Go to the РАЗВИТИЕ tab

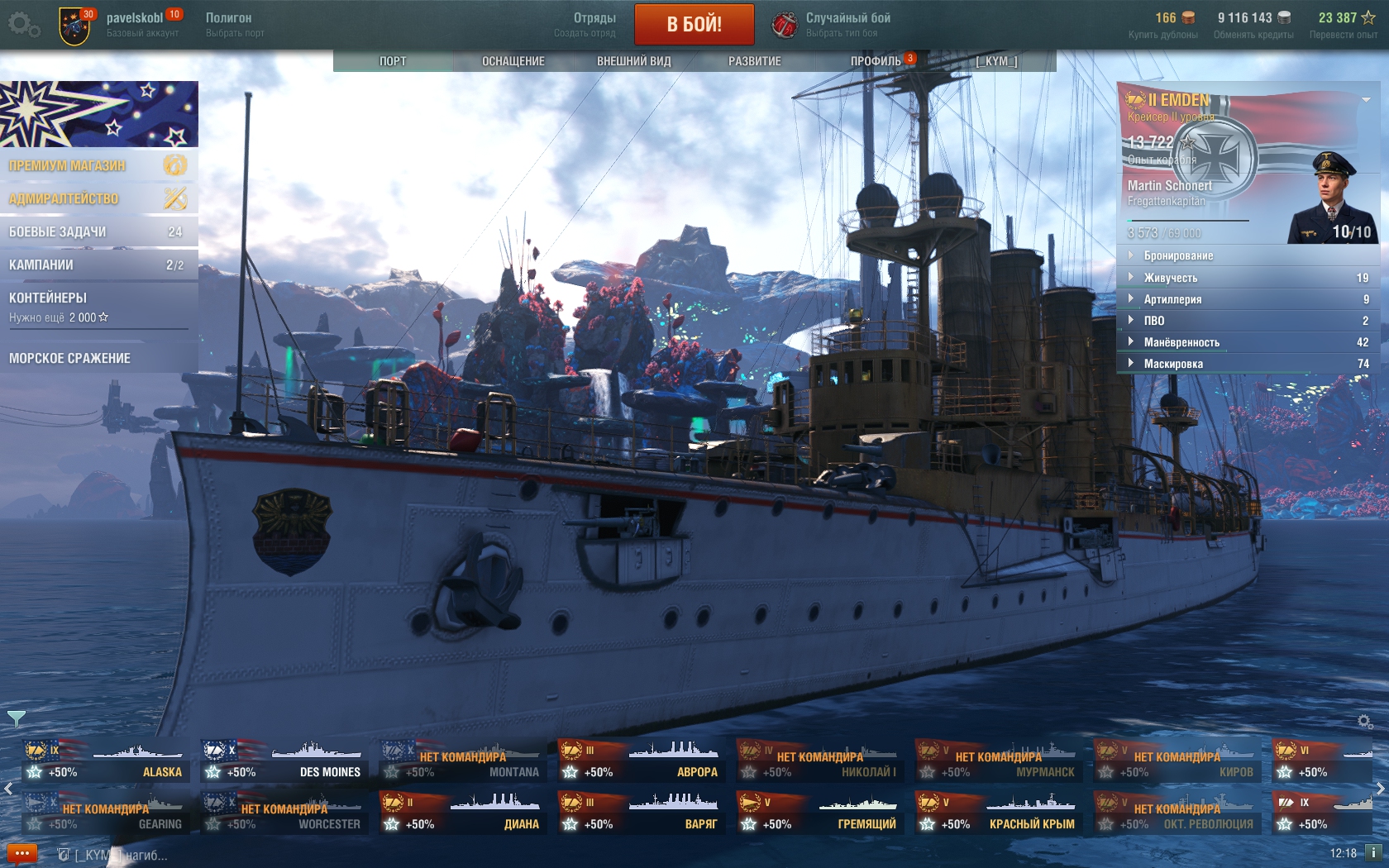[754, 61]
